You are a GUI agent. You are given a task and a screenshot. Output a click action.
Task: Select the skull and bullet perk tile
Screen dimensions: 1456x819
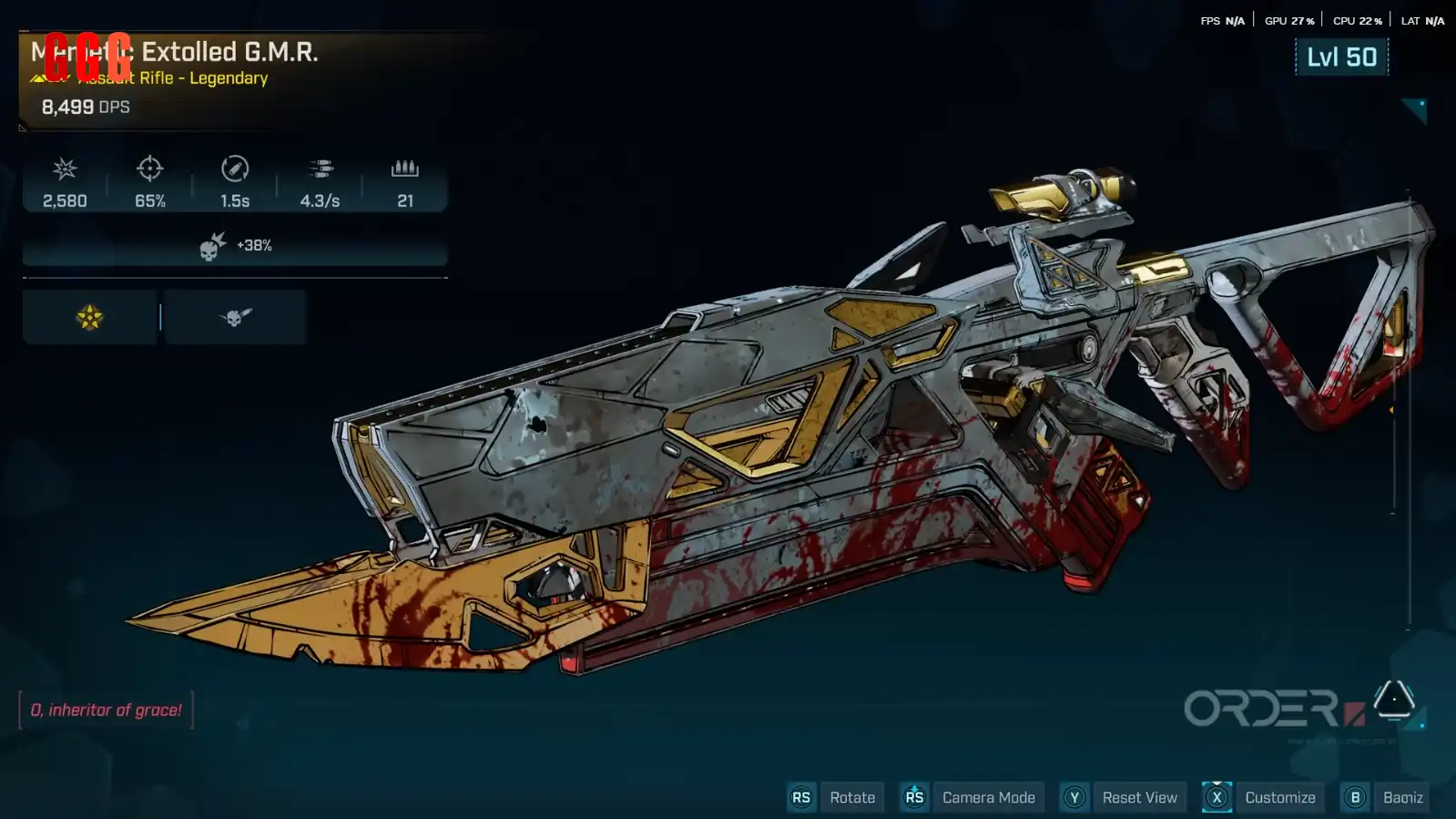pos(235,317)
